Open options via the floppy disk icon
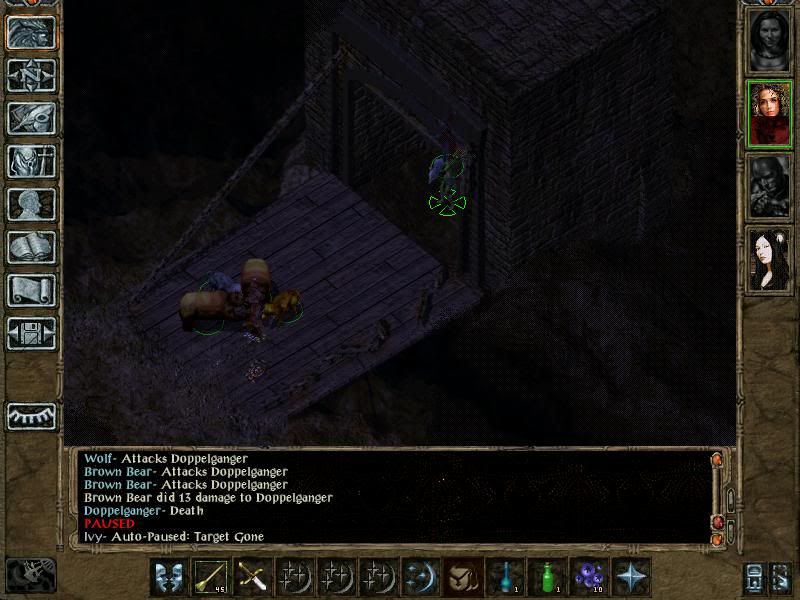Screen dimensions: 800x600 click(x=31, y=333)
